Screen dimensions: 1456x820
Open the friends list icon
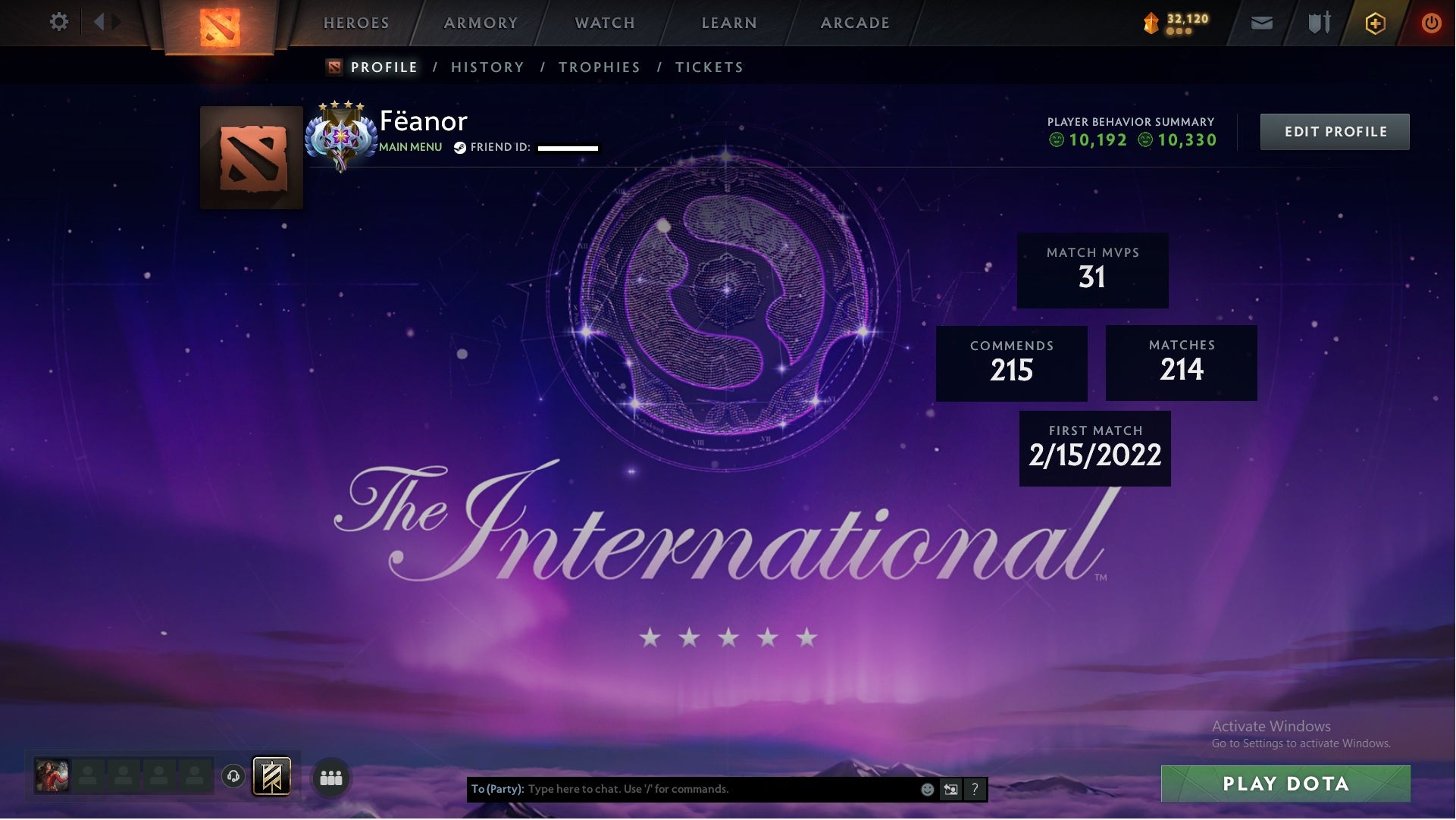(331, 778)
